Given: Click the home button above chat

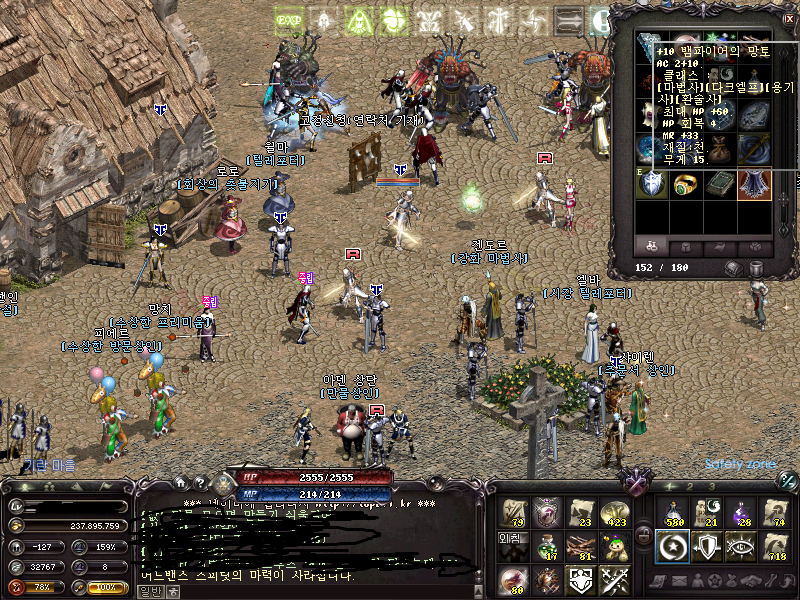Looking at the screenshot, I should [x=183, y=482].
